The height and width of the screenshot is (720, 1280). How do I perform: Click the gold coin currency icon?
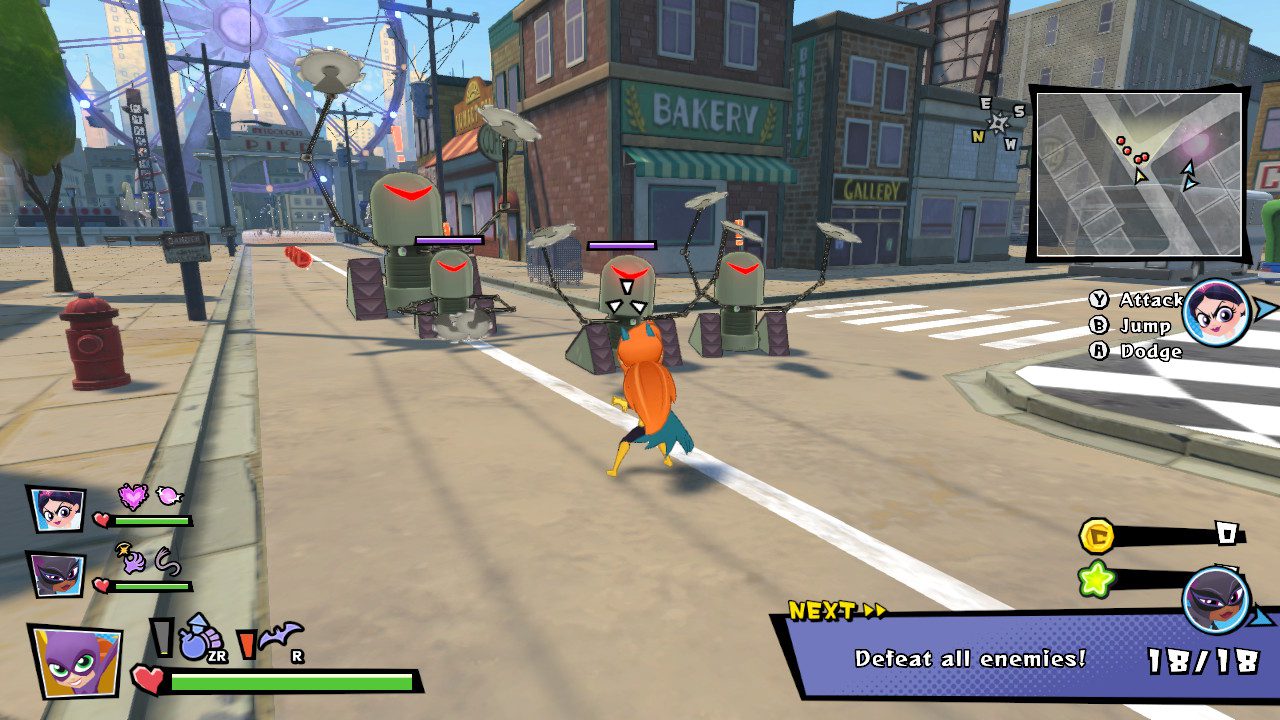point(1097,536)
